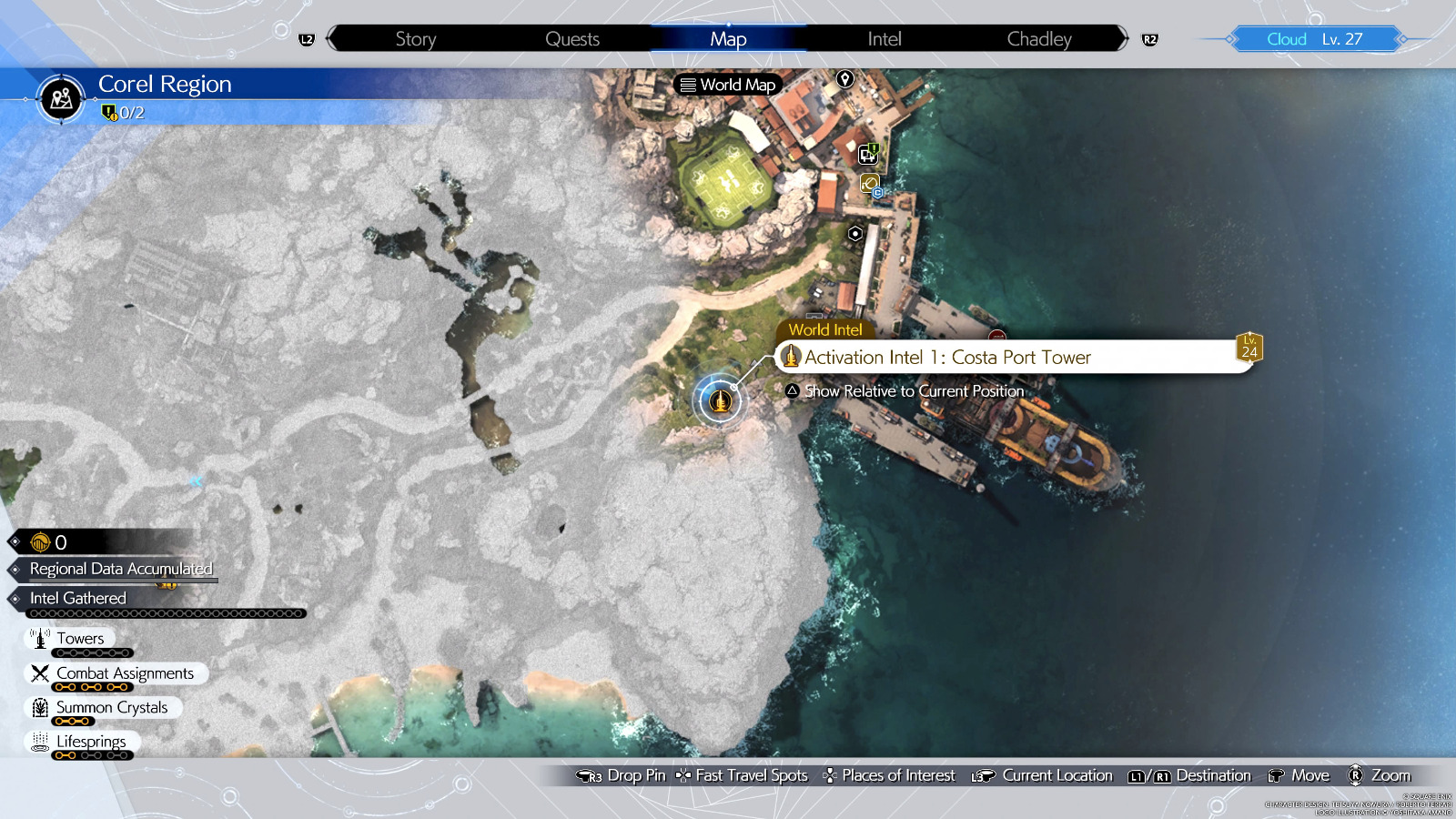
Task: Select the Costa Port Tower map icon
Action: [x=719, y=400]
